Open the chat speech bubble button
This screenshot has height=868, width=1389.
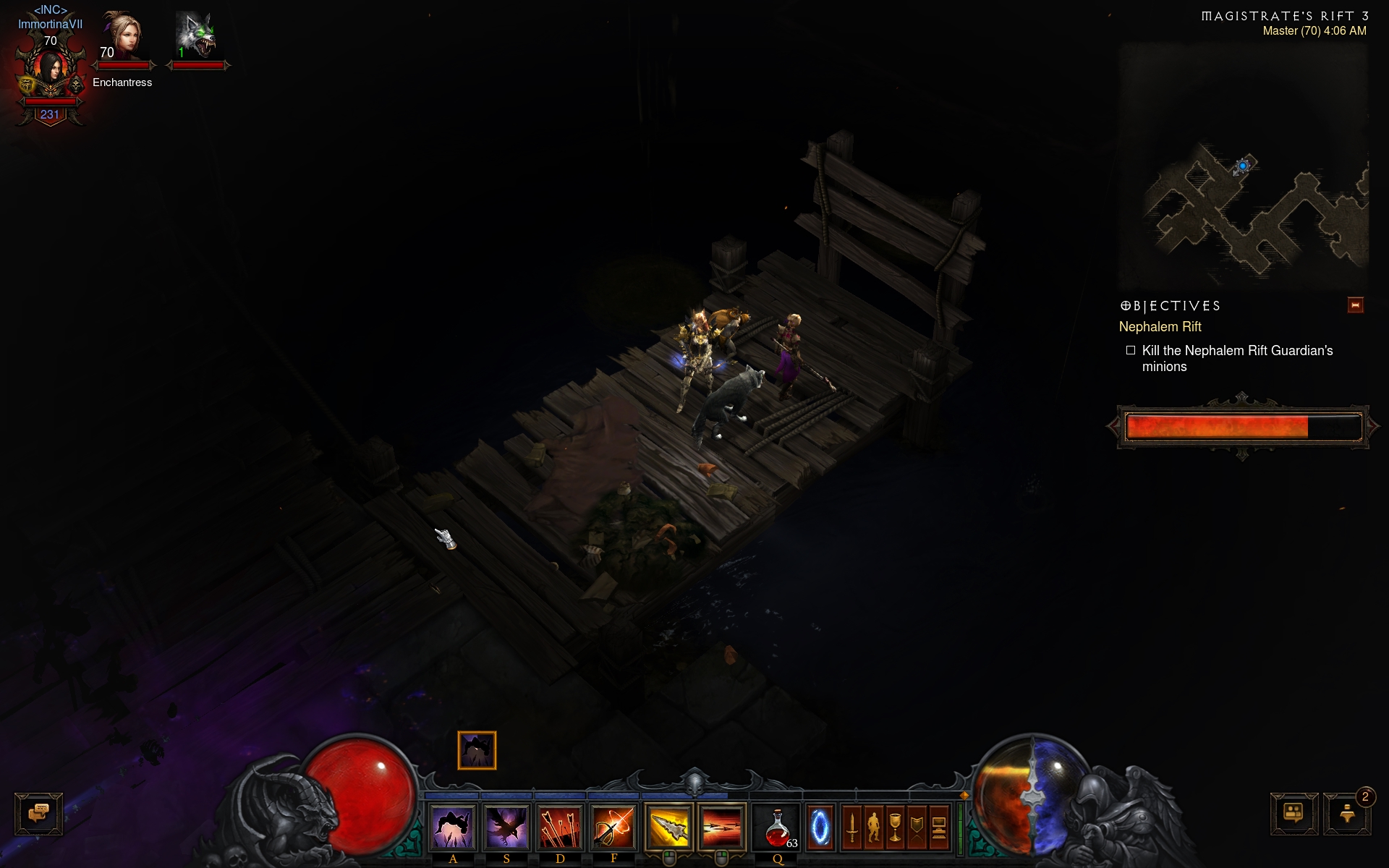(38, 814)
